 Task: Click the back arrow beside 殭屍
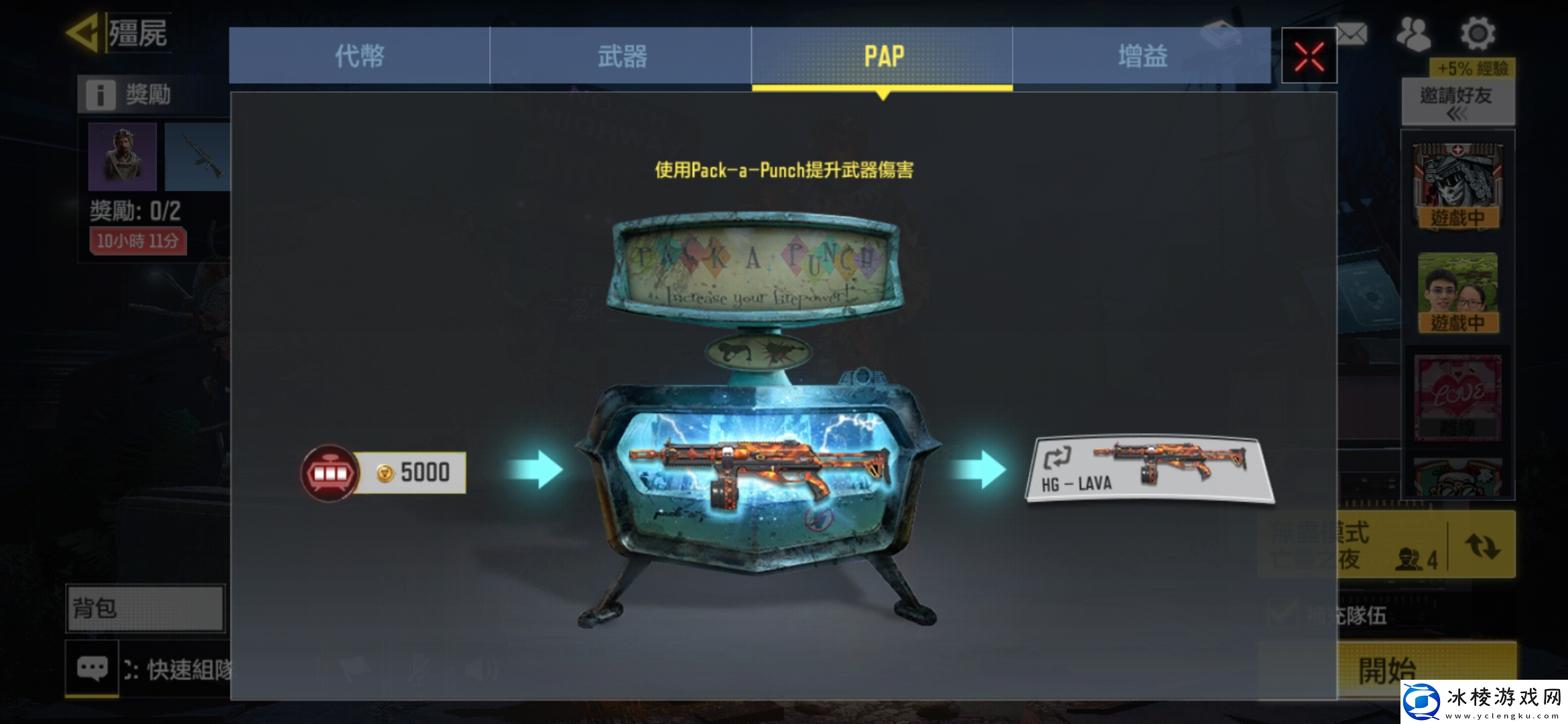[86, 32]
